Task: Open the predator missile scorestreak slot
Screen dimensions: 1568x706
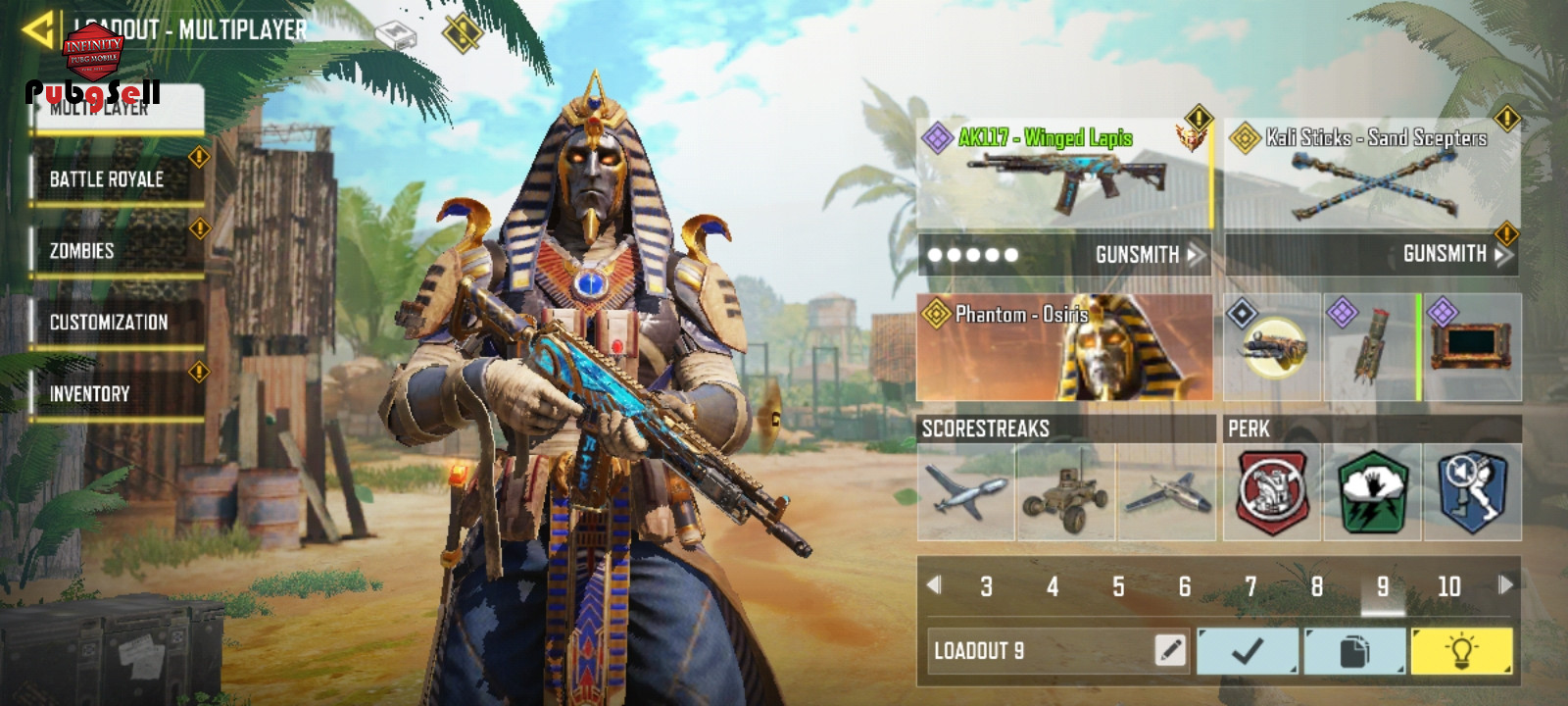Action: pyautogui.click(x=966, y=492)
